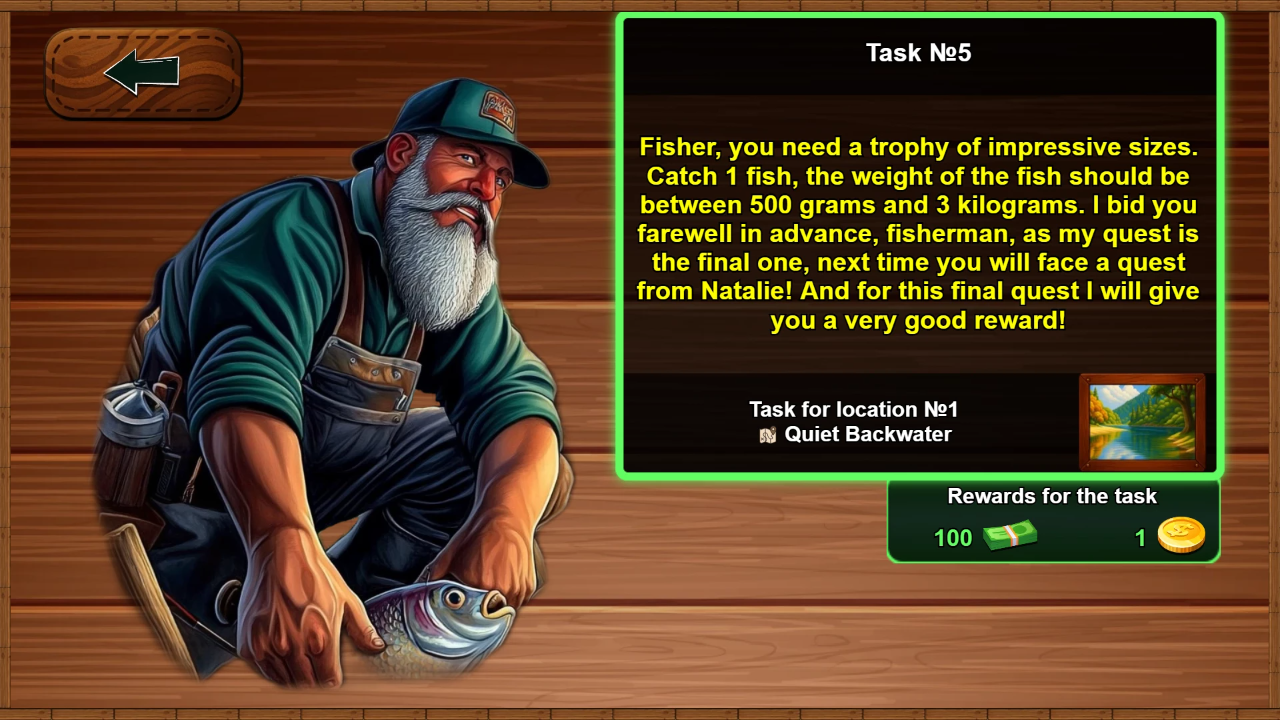The image size is (1280, 720).
Task: Select the yellow quest description text
Action: (x=918, y=233)
